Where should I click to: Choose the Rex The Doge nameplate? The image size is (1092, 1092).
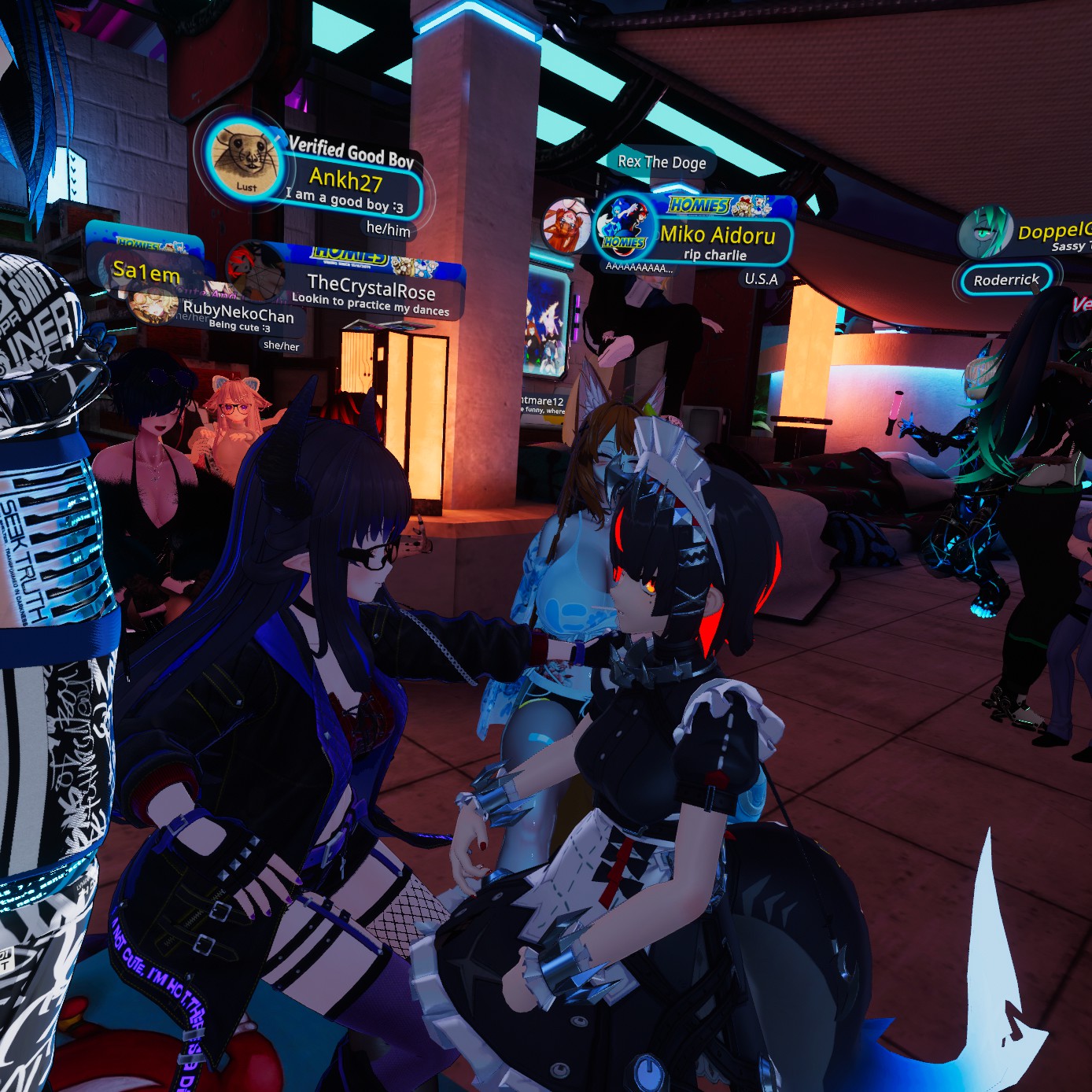662,162
